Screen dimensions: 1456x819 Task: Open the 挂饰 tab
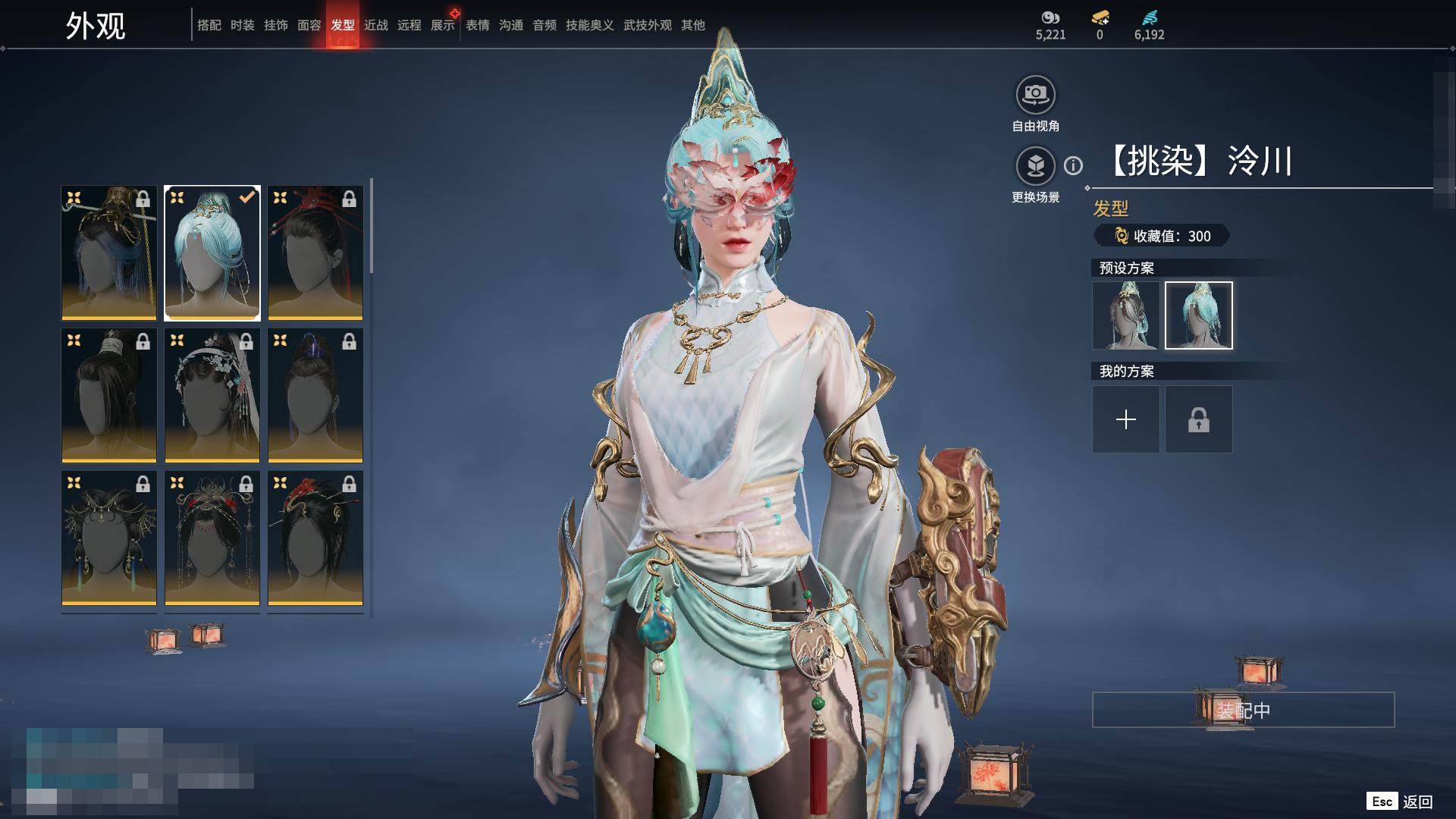(276, 25)
